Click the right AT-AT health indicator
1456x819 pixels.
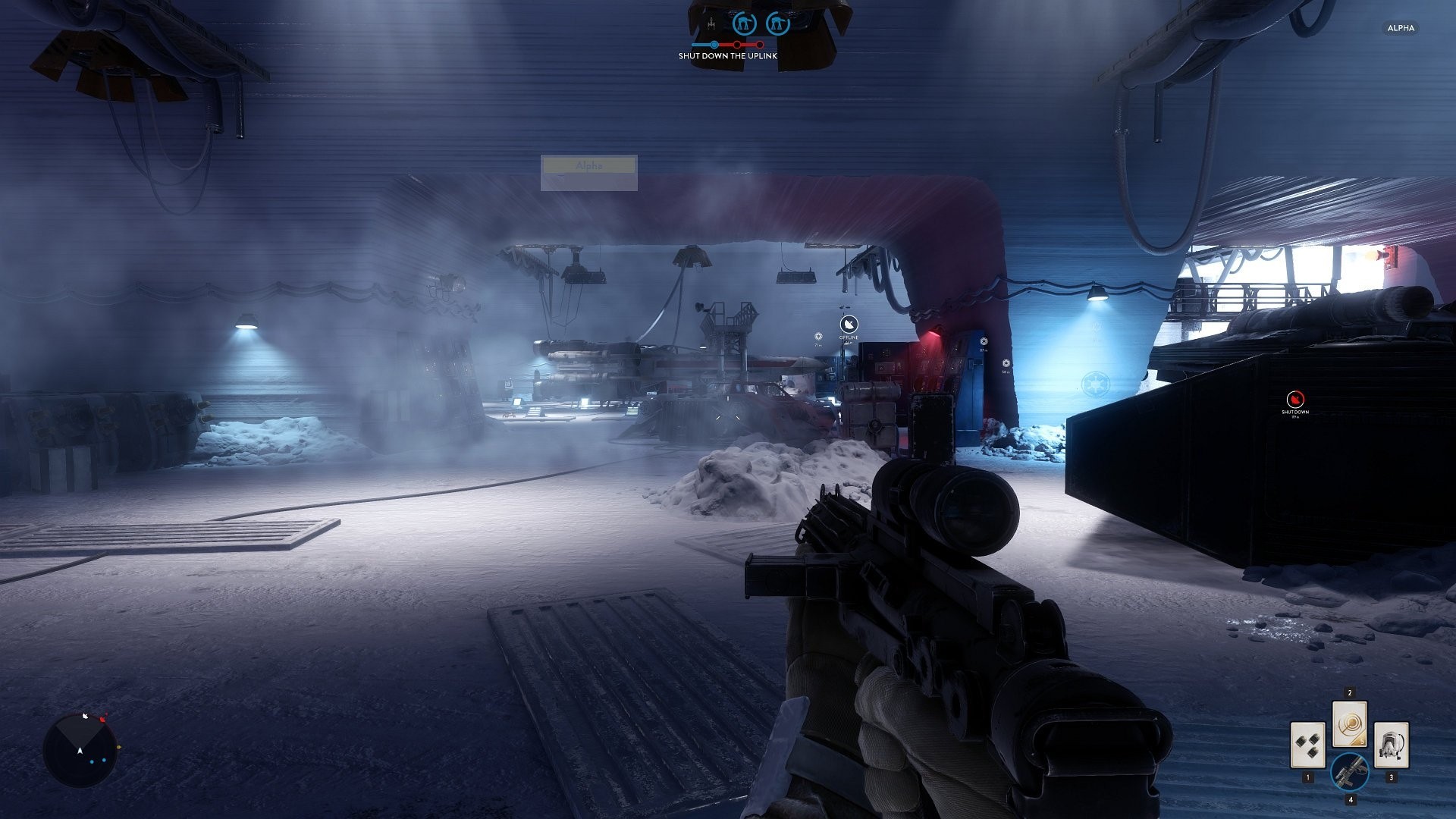[778, 23]
